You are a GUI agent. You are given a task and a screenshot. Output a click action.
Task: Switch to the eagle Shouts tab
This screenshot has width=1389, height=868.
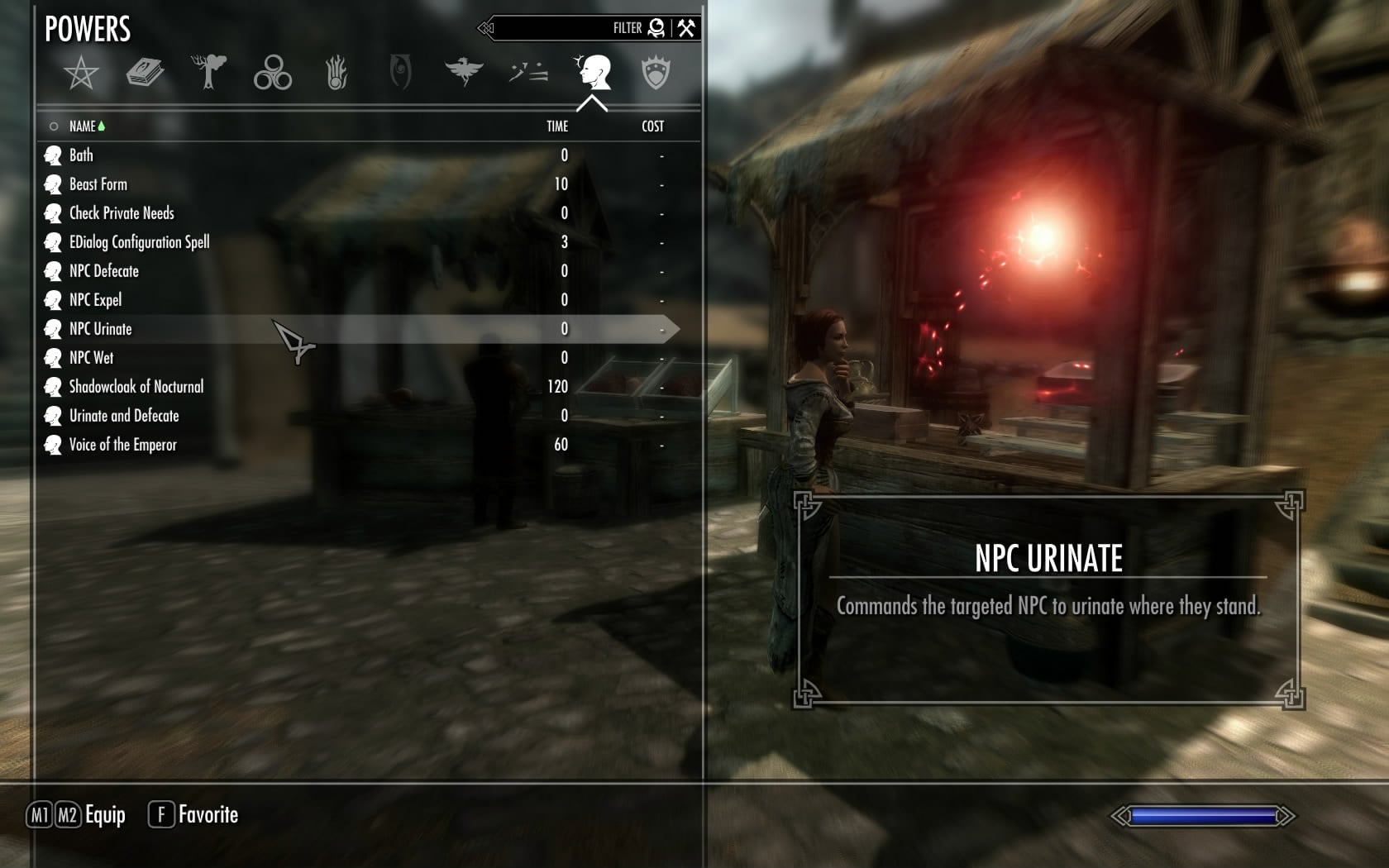click(x=464, y=73)
